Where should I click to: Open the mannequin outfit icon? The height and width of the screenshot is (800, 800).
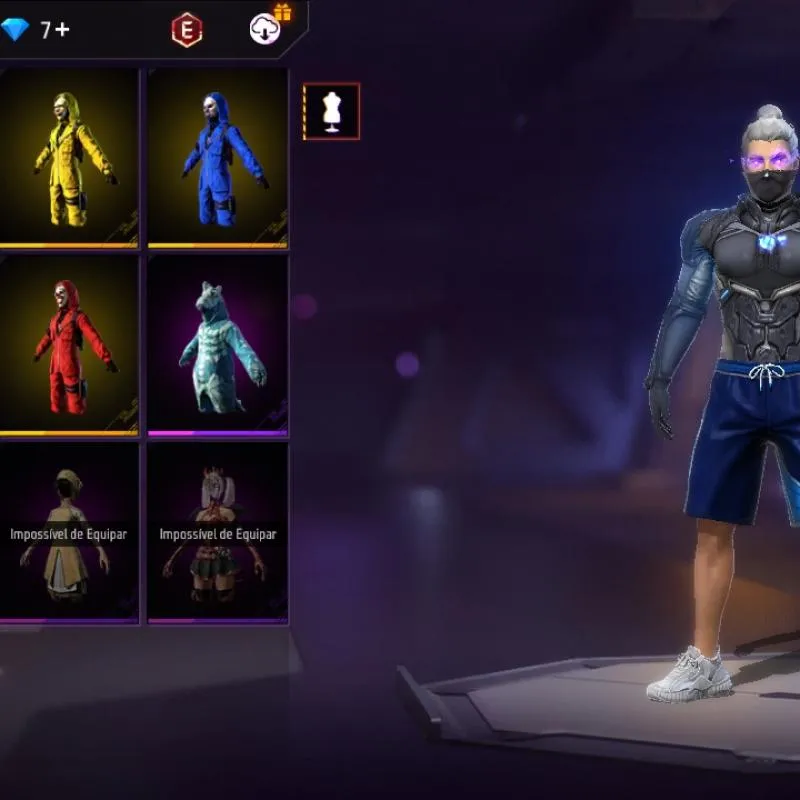coord(332,111)
